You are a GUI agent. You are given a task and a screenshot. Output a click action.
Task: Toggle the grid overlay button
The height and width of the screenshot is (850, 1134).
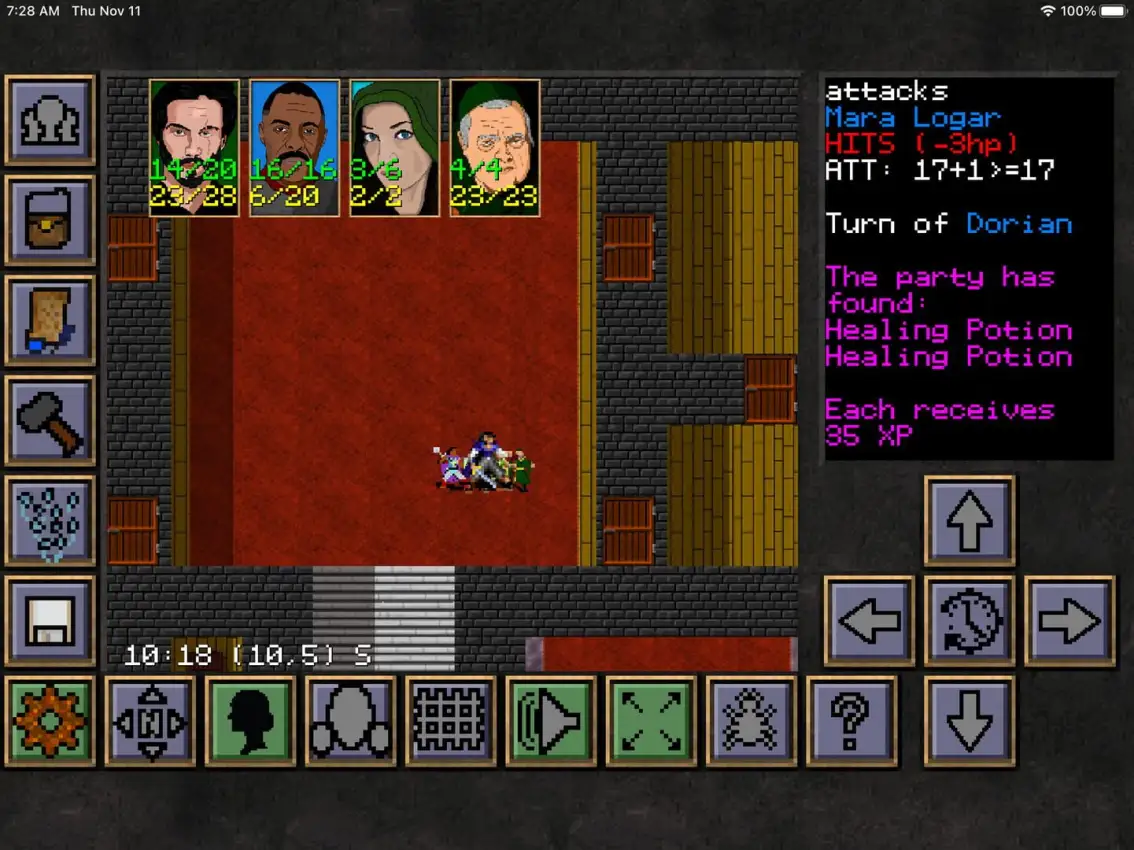(x=450, y=720)
